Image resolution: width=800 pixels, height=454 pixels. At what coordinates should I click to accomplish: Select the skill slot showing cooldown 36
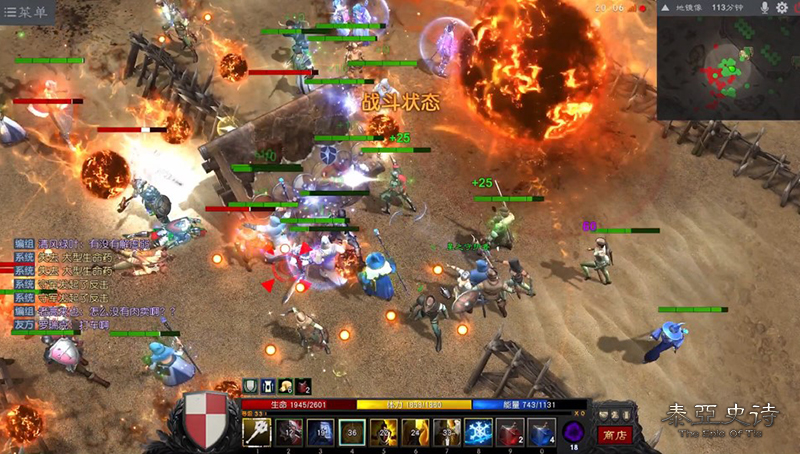[x=351, y=431]
